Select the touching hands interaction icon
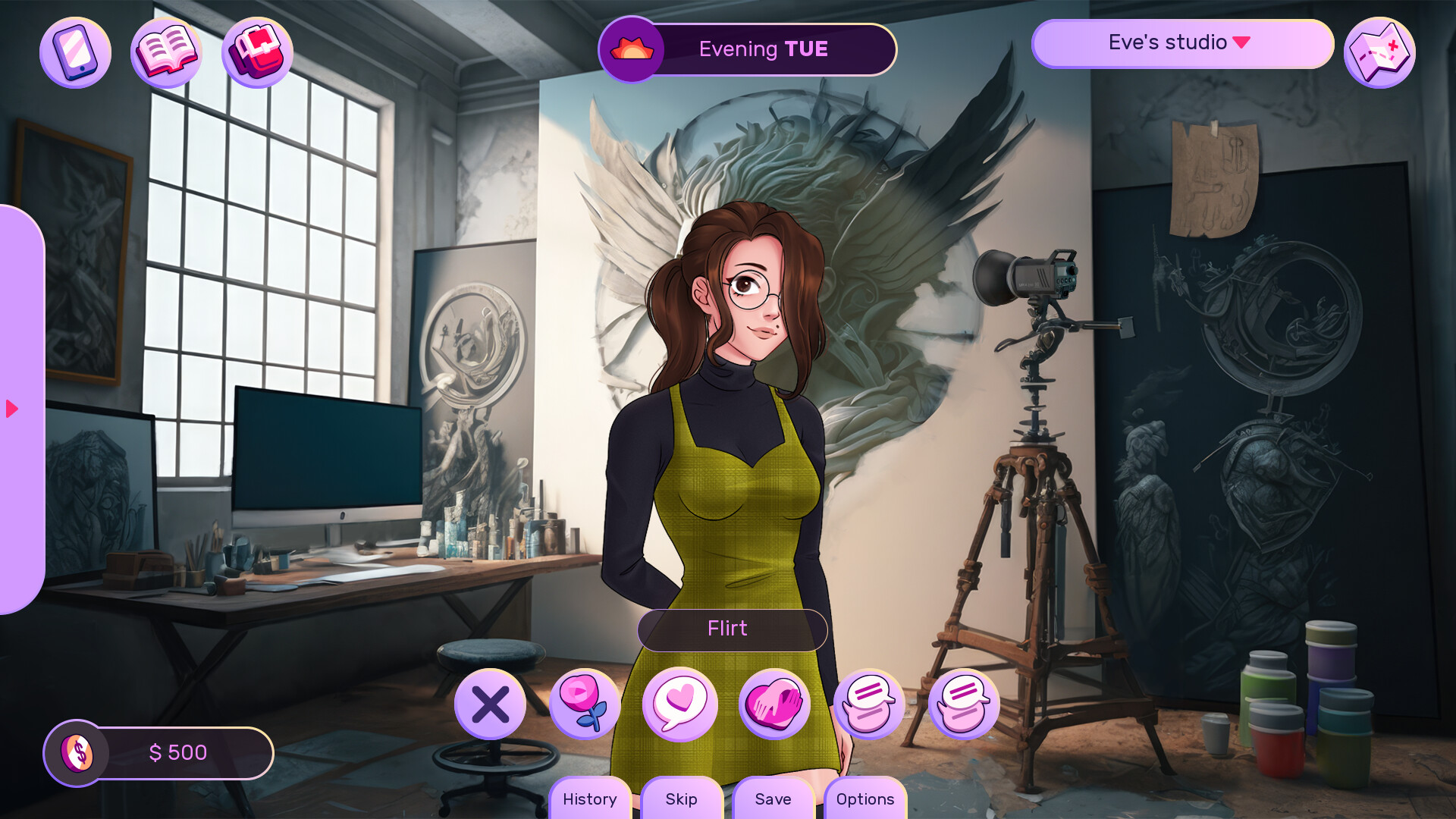1456x819 pixels. 773,704
